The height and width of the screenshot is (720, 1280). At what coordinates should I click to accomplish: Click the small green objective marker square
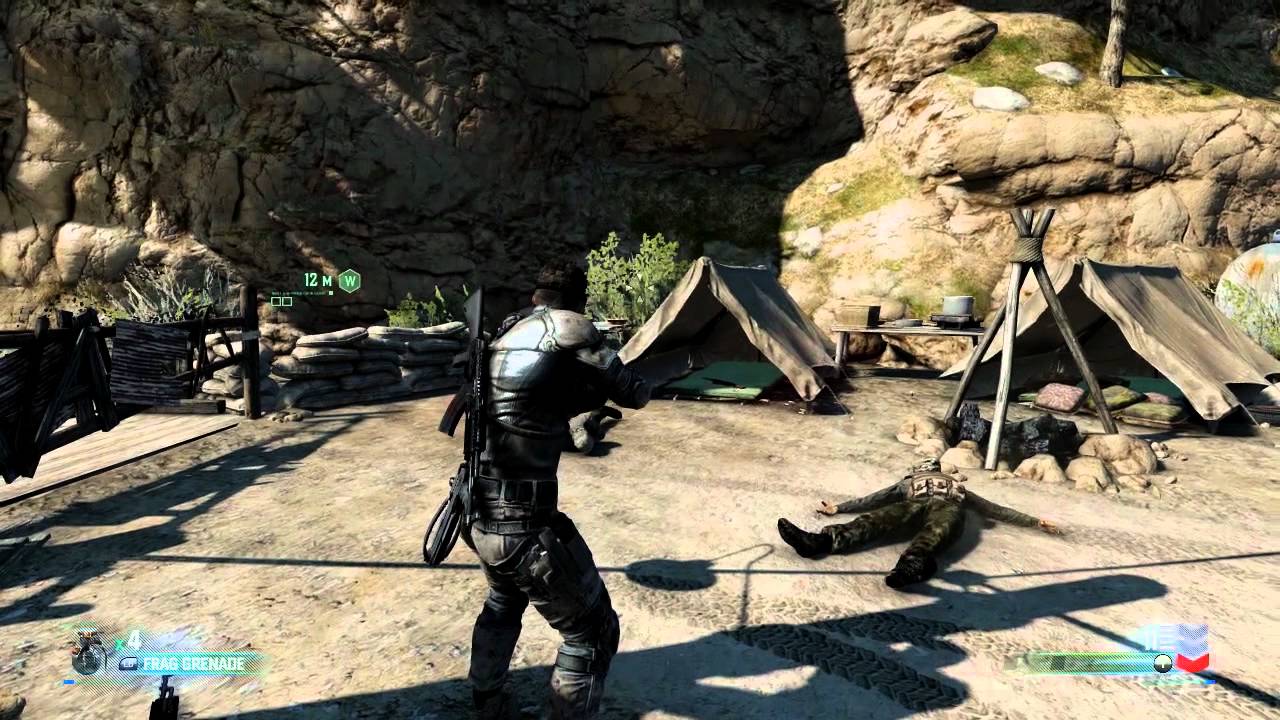coord(330,293)
